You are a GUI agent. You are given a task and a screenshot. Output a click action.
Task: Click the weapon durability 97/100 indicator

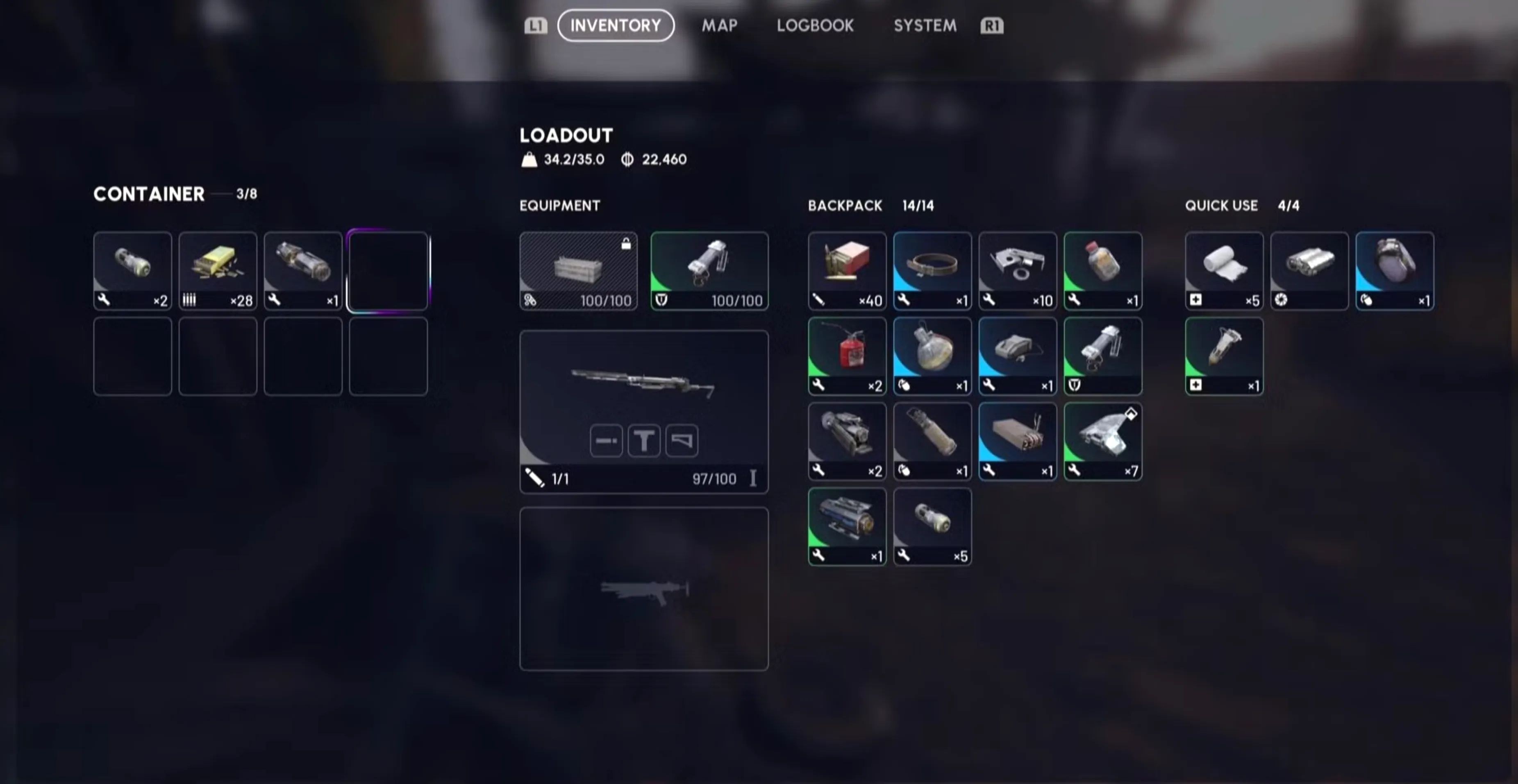(x=715, y=479)
